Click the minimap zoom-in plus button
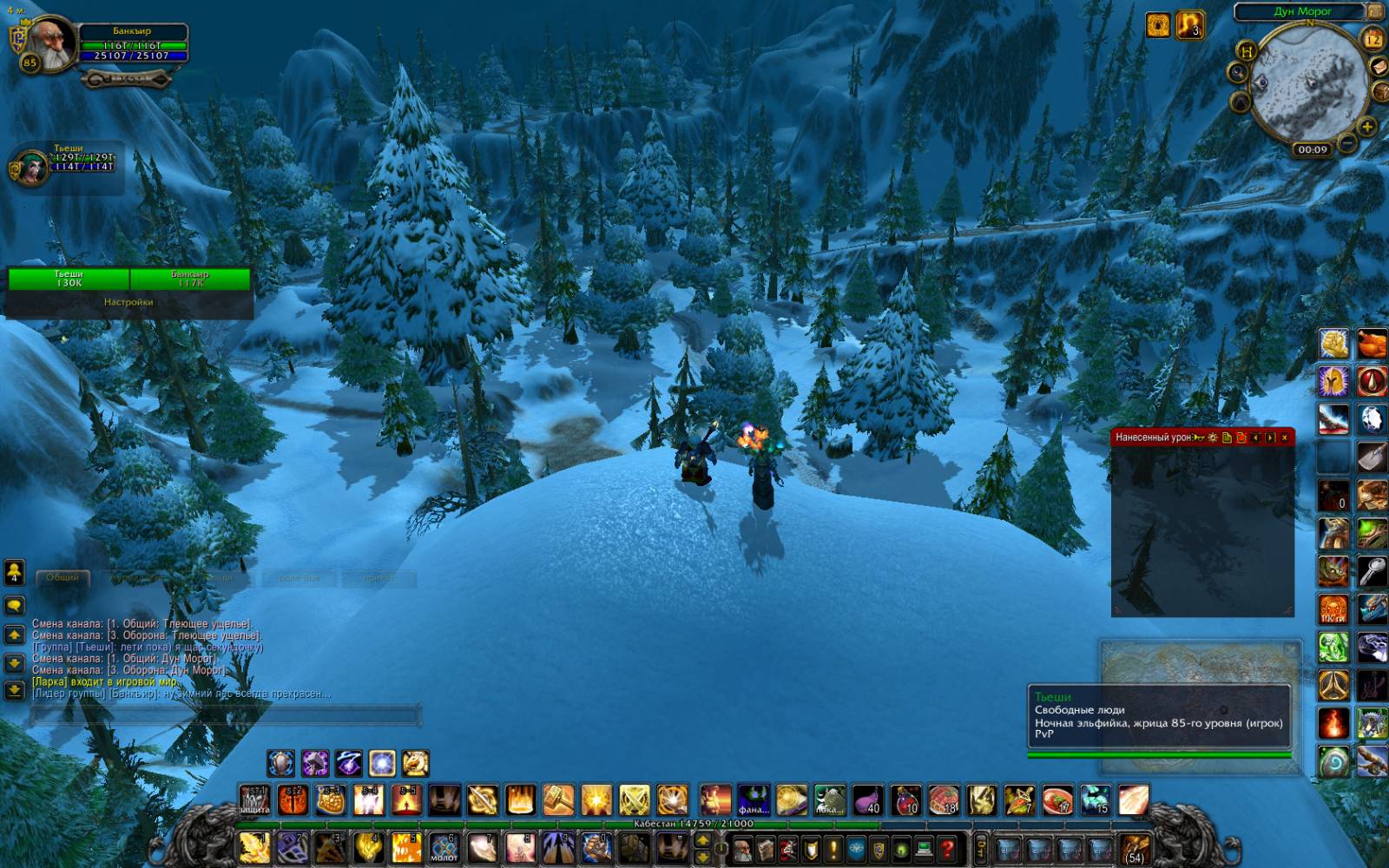Screen dimensions: 1389x868 1366,127
